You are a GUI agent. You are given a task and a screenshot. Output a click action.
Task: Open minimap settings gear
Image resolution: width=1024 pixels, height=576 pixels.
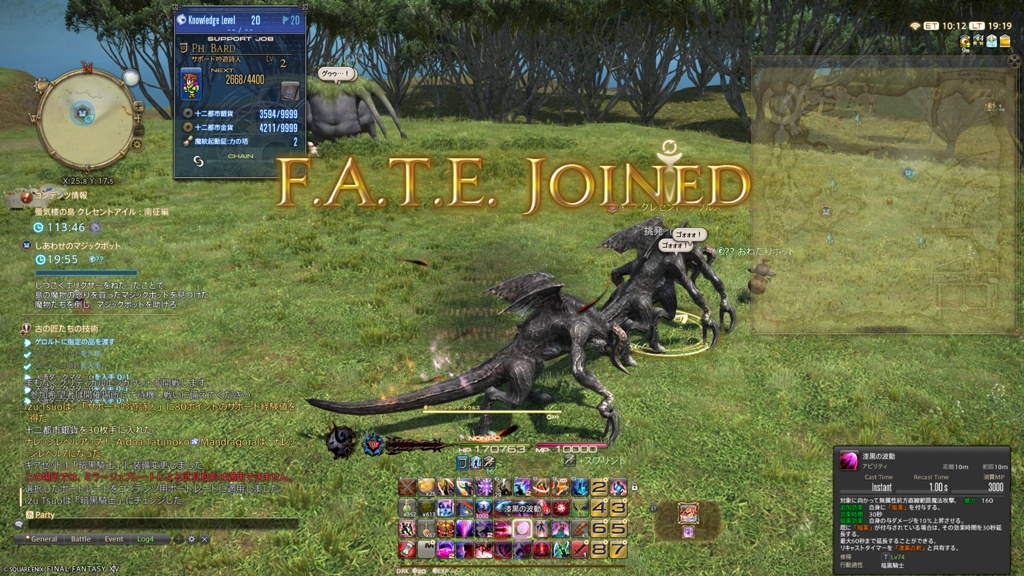pyautogui.click(x=136, y=145)
